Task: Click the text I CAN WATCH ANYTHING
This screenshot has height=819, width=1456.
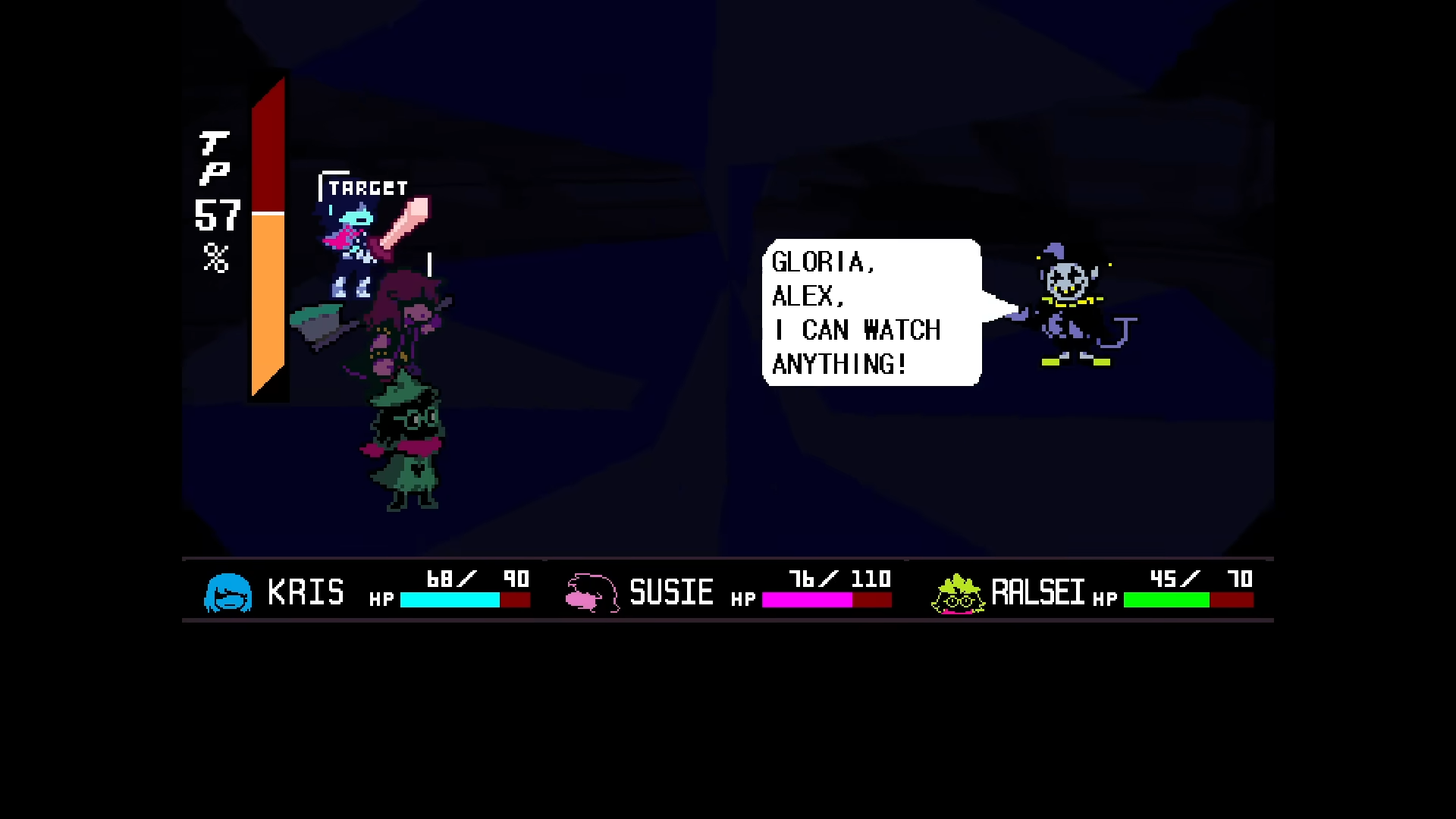Action: [855, 347]
